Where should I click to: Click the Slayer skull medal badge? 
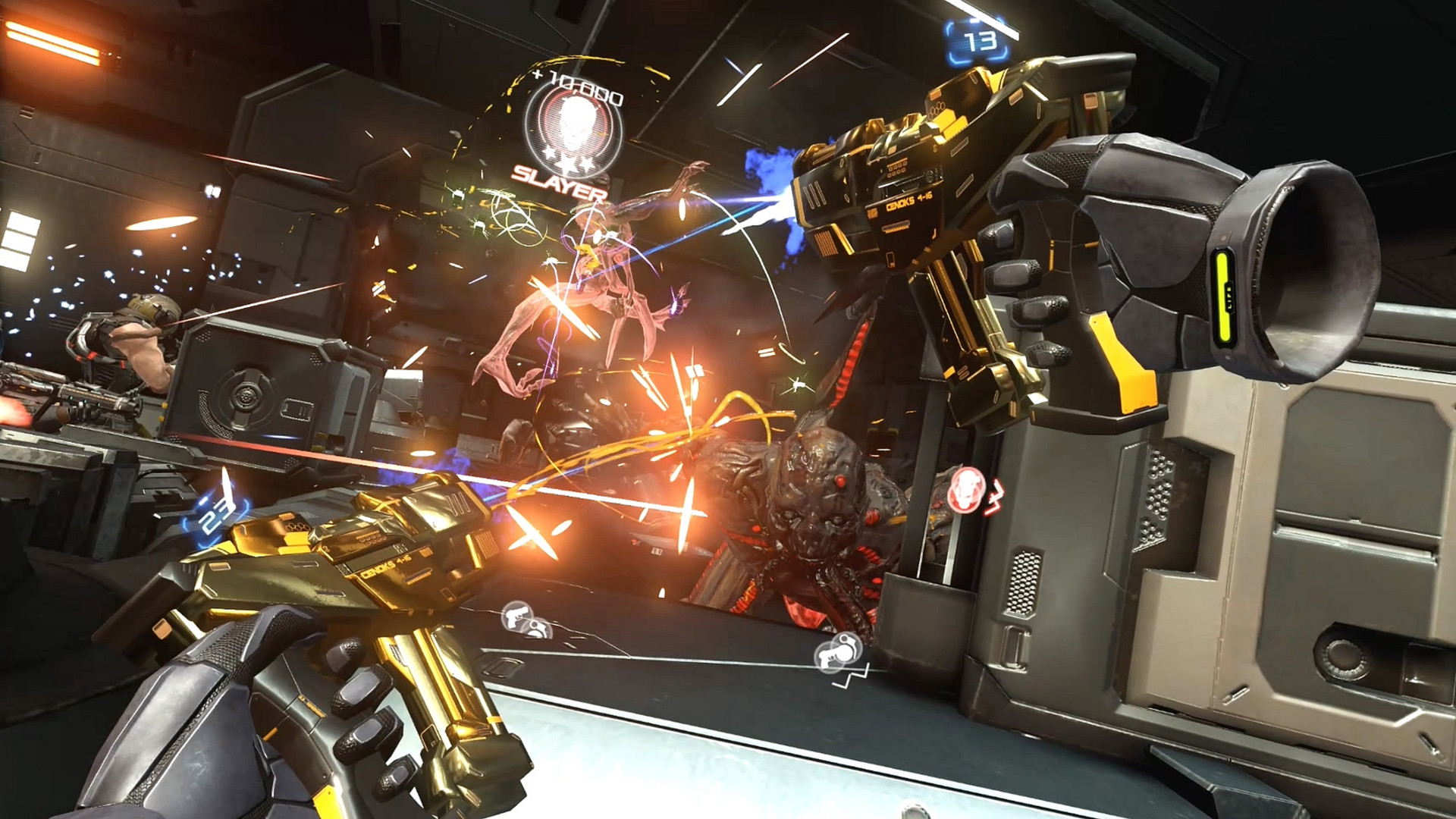coord(573,128)
